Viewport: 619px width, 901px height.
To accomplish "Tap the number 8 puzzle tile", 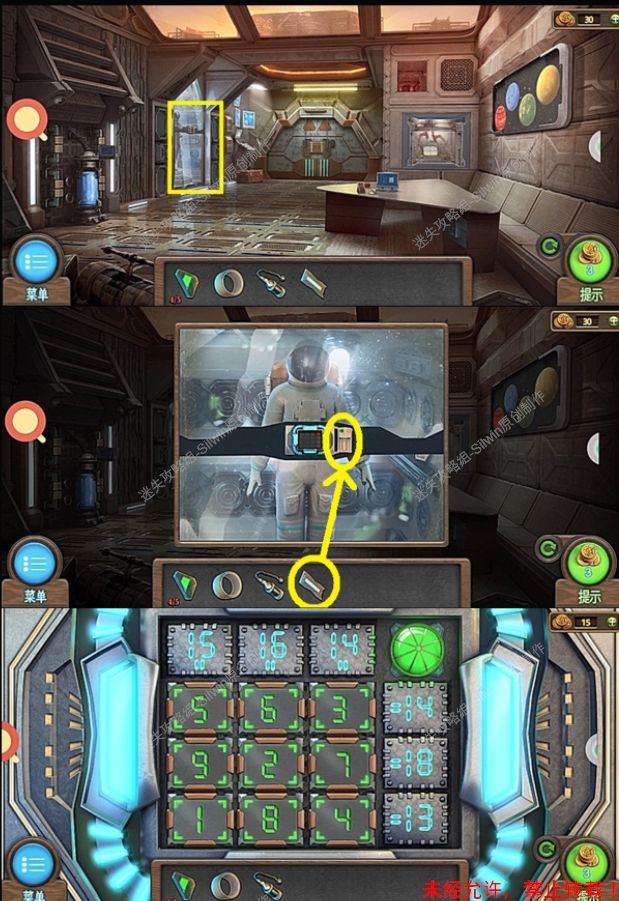I will pyautogui.click(x=270, y=820).
